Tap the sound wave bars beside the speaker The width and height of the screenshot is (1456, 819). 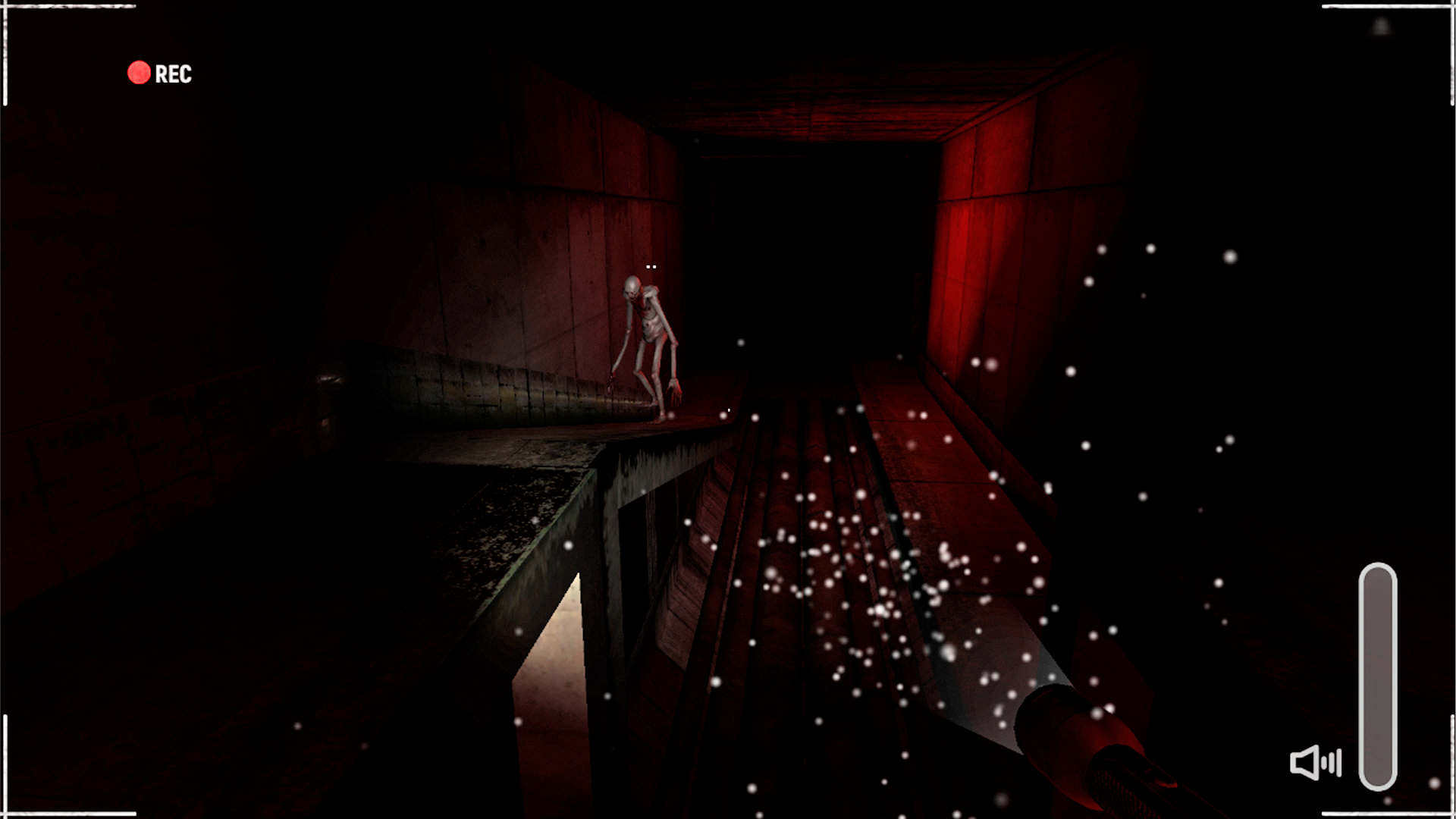(1331, 762)
